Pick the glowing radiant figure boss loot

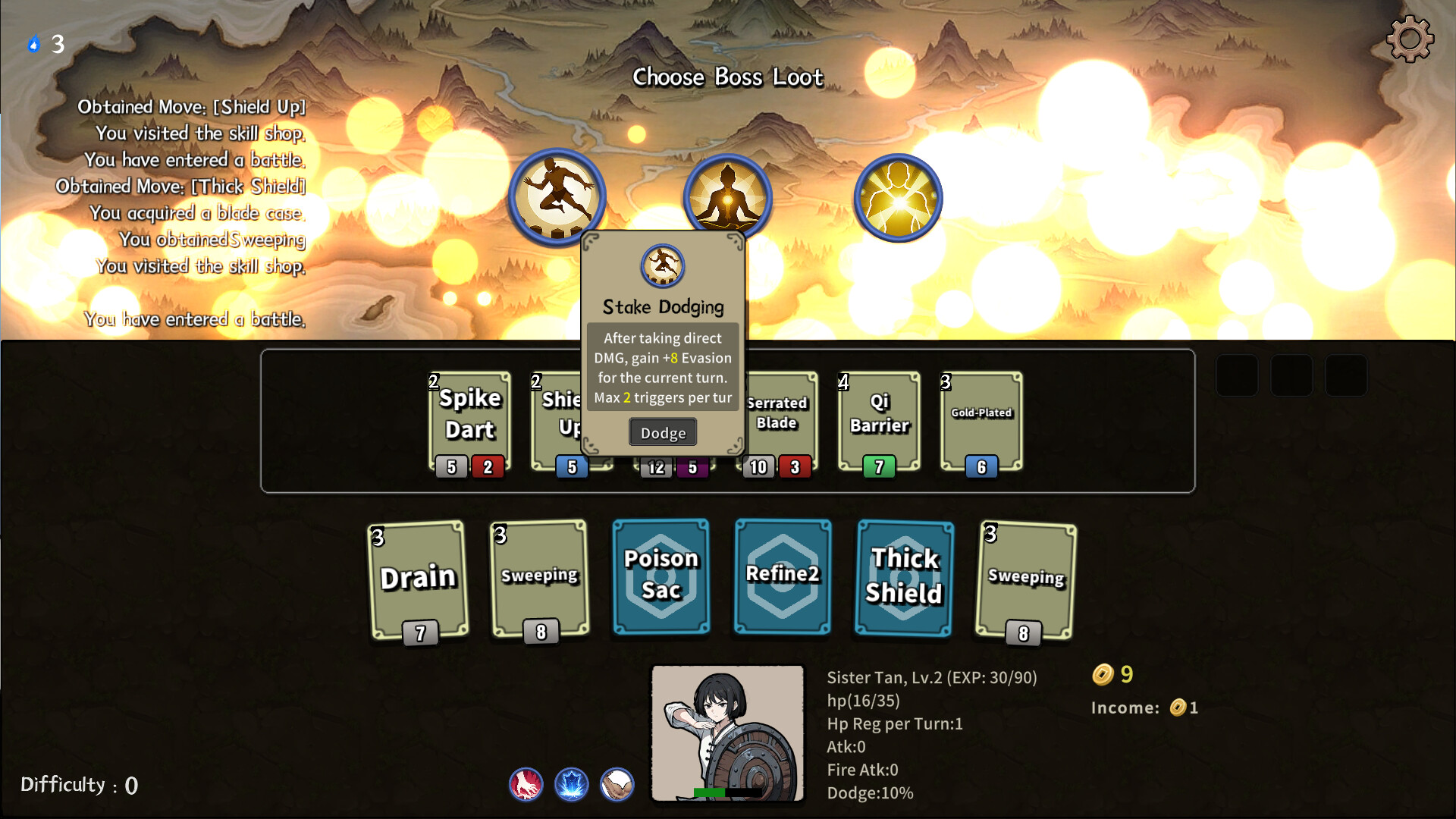coord(898,198)
